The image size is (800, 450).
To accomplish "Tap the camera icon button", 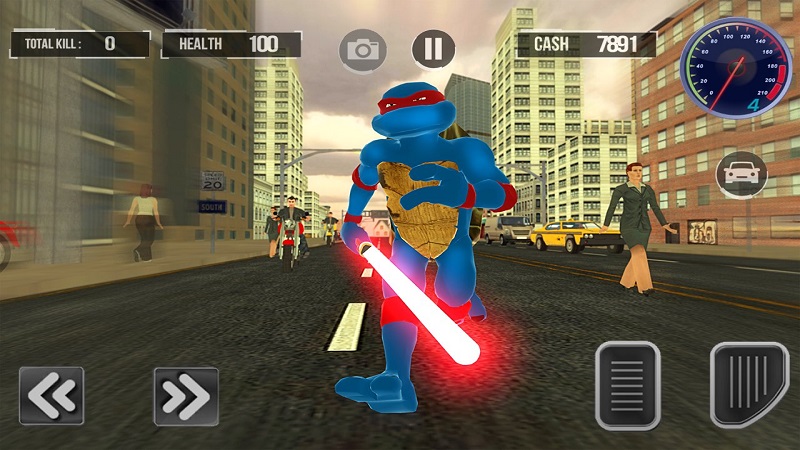I will [x=363, y=50].
